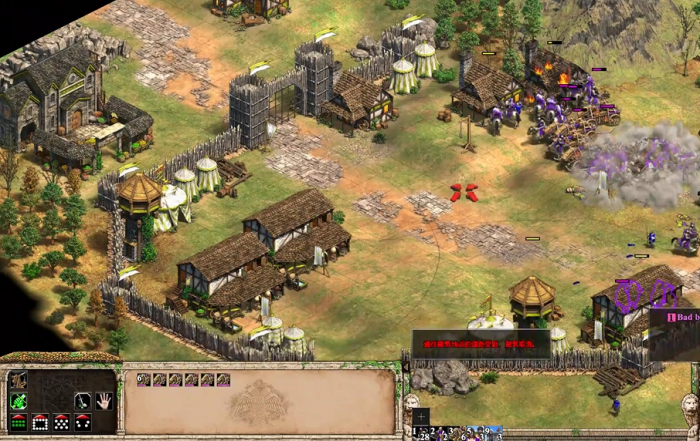Select control group 1 with 28 units

point(421,433)
